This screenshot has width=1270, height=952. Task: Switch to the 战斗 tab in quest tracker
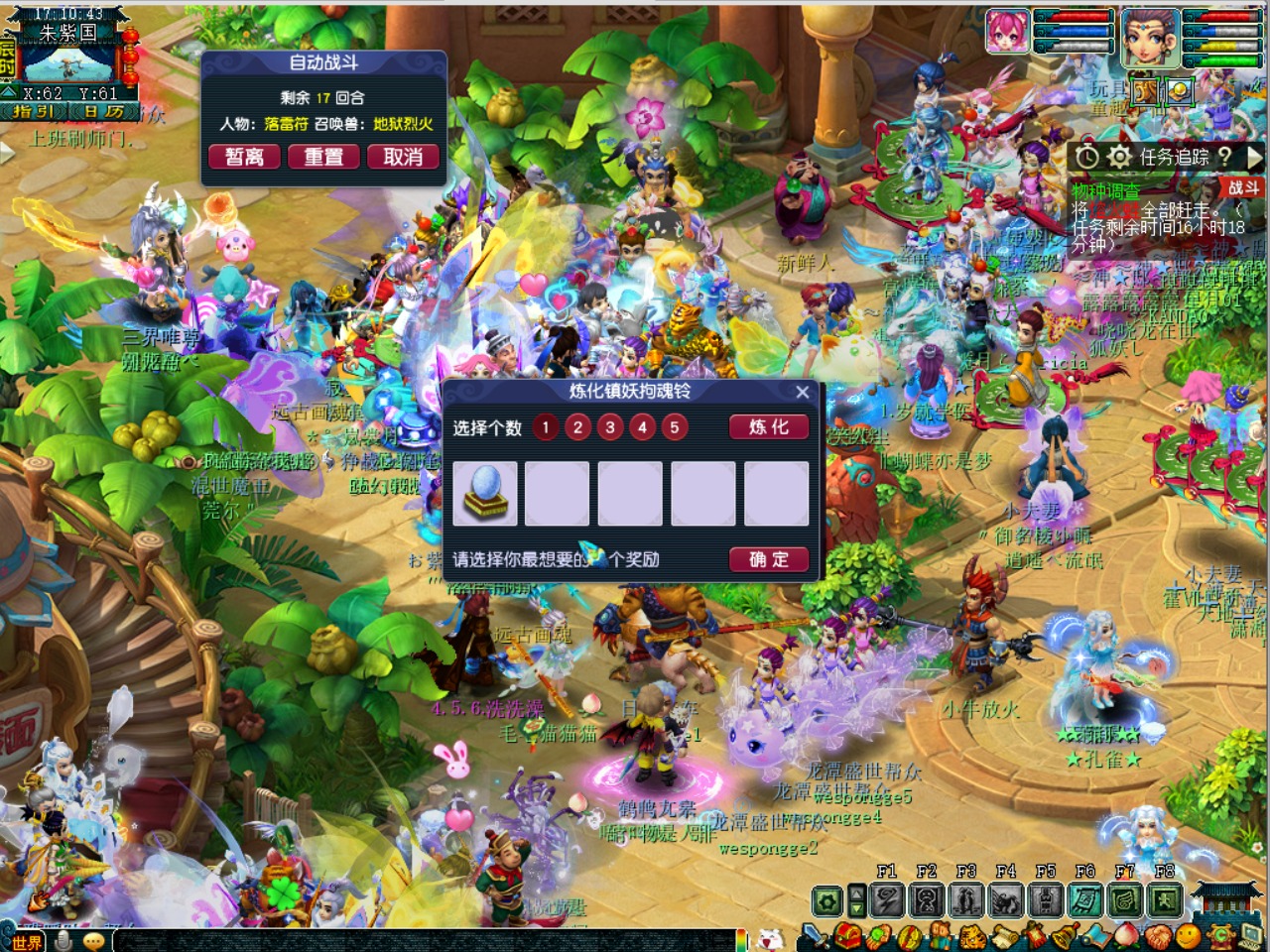(1243, 187)
